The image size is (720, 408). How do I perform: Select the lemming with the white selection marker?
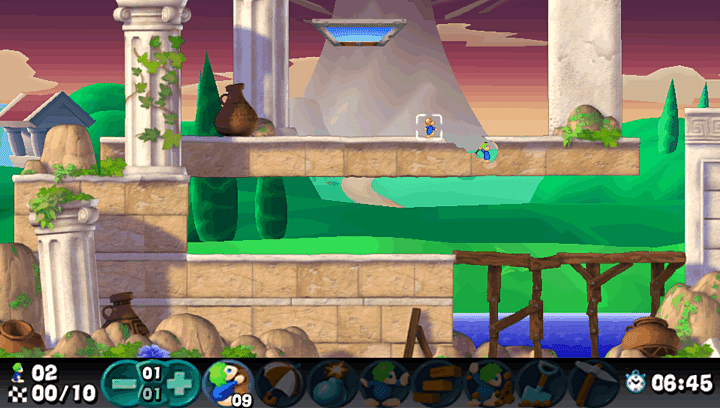click(429, 127)
